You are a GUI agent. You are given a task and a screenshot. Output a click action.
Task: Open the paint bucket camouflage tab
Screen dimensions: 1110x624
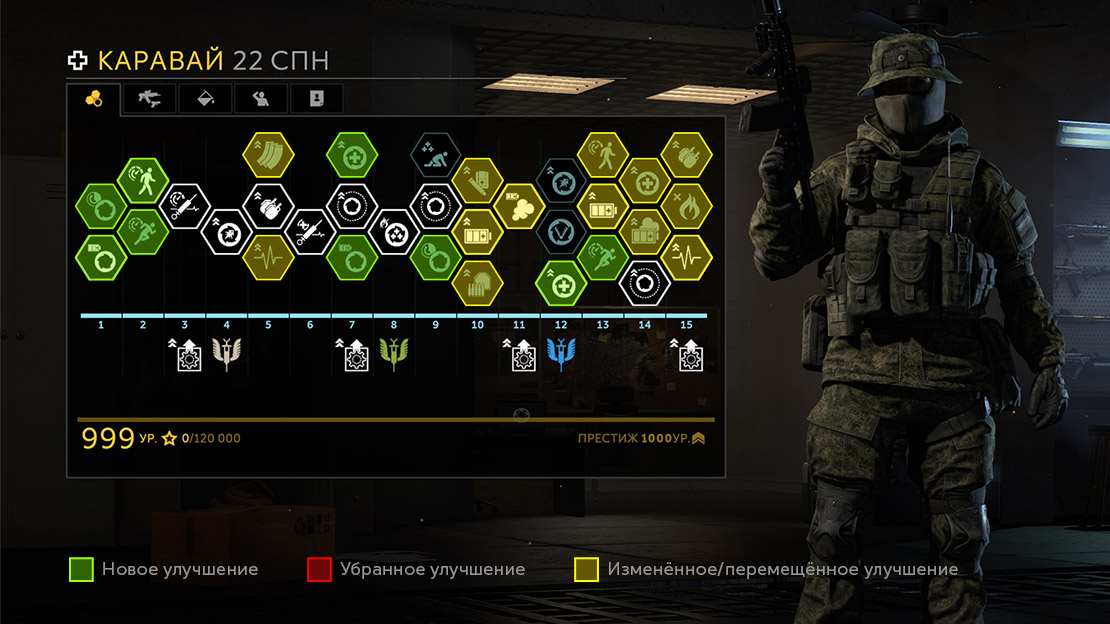click(x=204, y=98)
